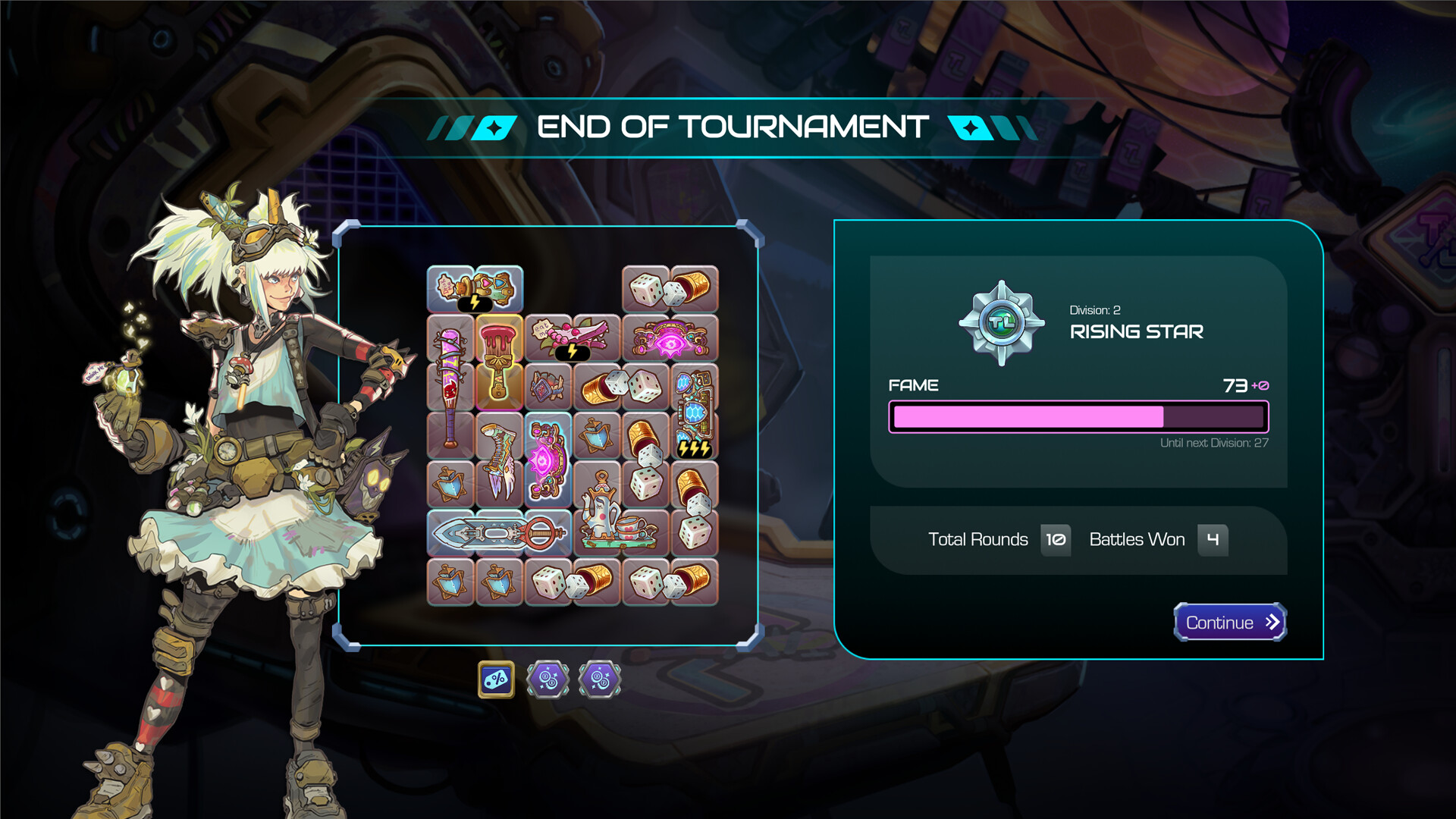Select the percent discount badge icon
This screenshot has width=1456, height=819.
[x=494, y=679]
